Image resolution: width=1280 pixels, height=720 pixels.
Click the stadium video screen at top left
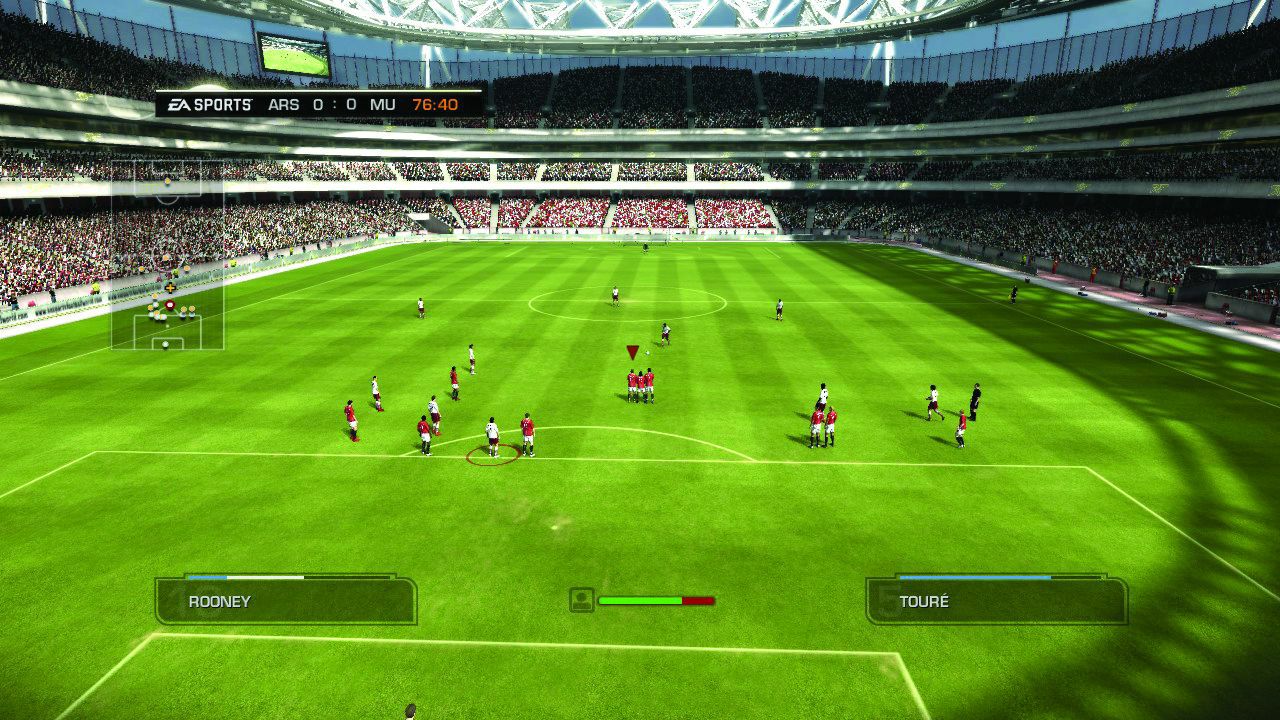point(295,50)
